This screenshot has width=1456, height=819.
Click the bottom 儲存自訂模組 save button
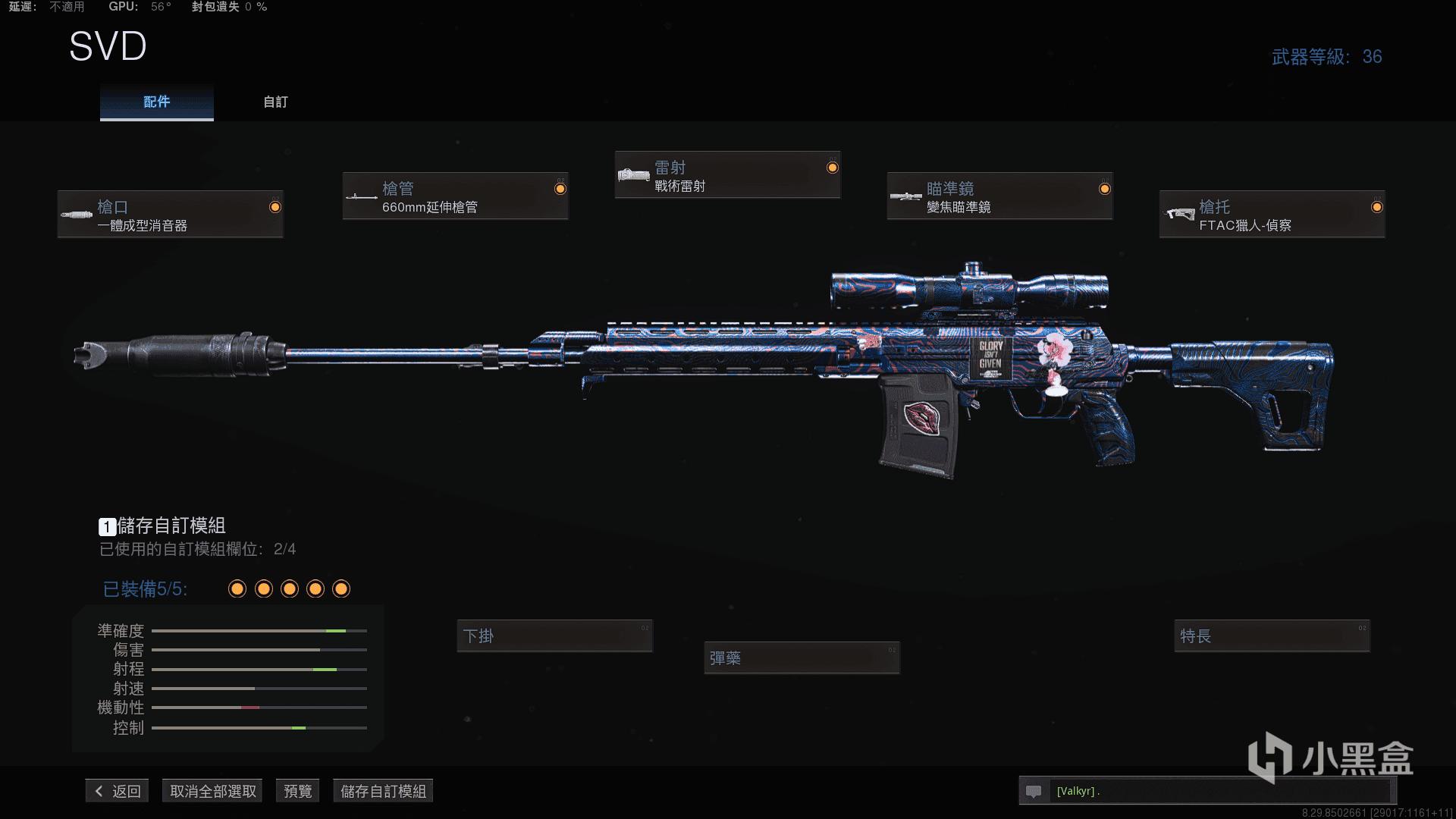point(383,791)
